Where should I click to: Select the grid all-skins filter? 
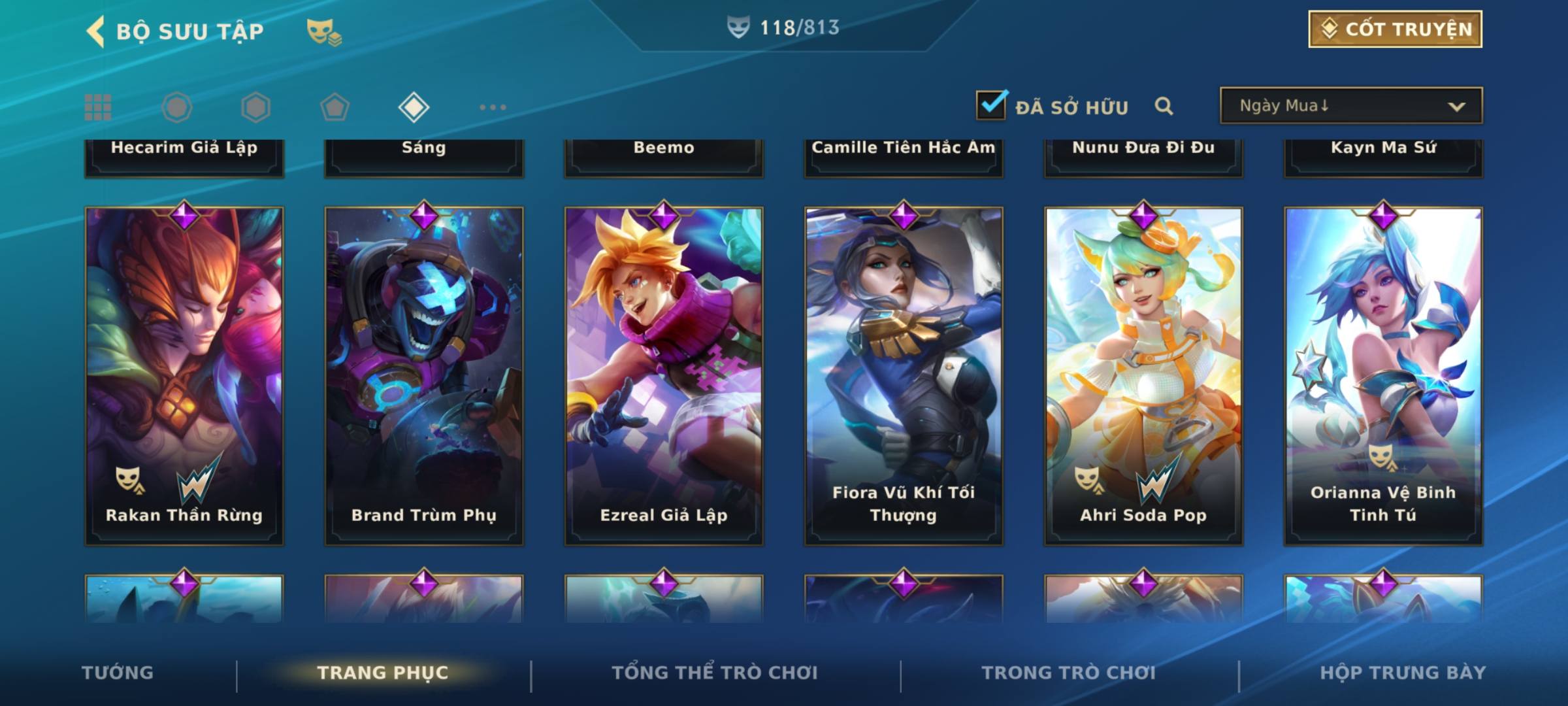click(98, 107)
